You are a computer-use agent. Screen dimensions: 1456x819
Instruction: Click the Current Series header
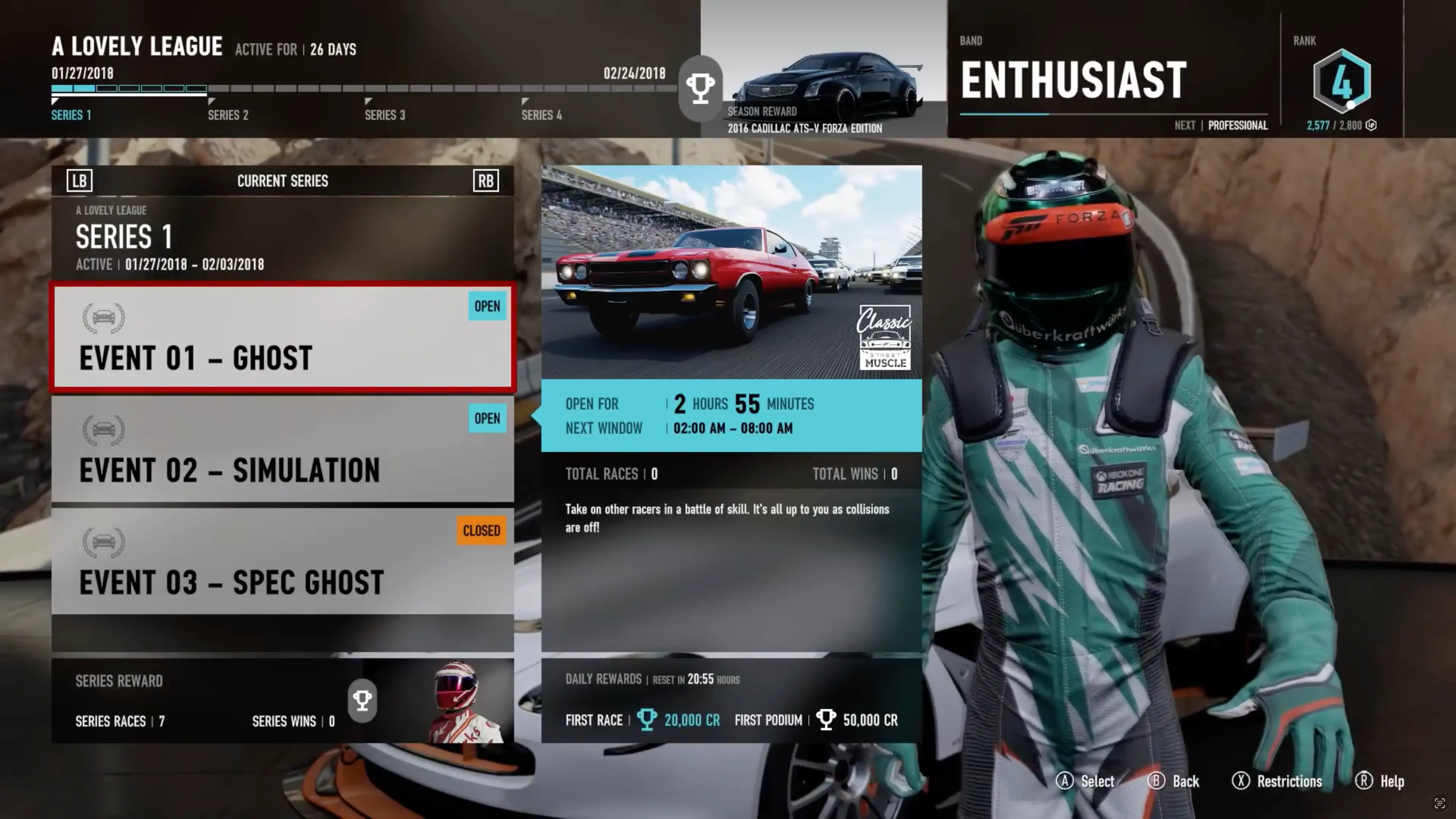tap(282, 181)
